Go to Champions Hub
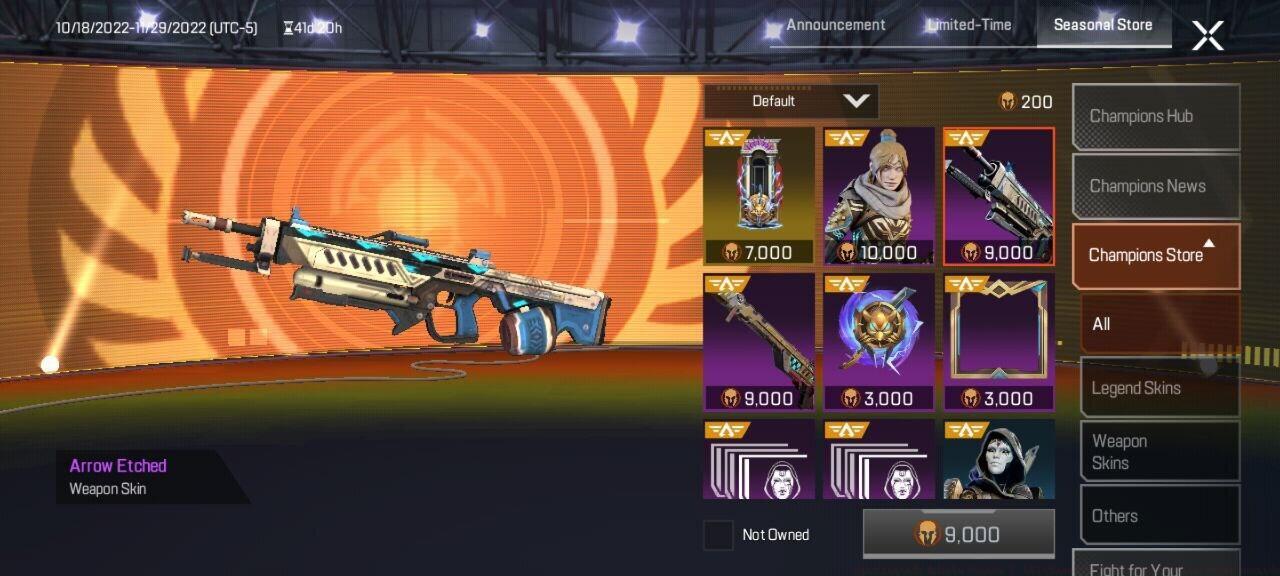 [x=1156, y=116]
